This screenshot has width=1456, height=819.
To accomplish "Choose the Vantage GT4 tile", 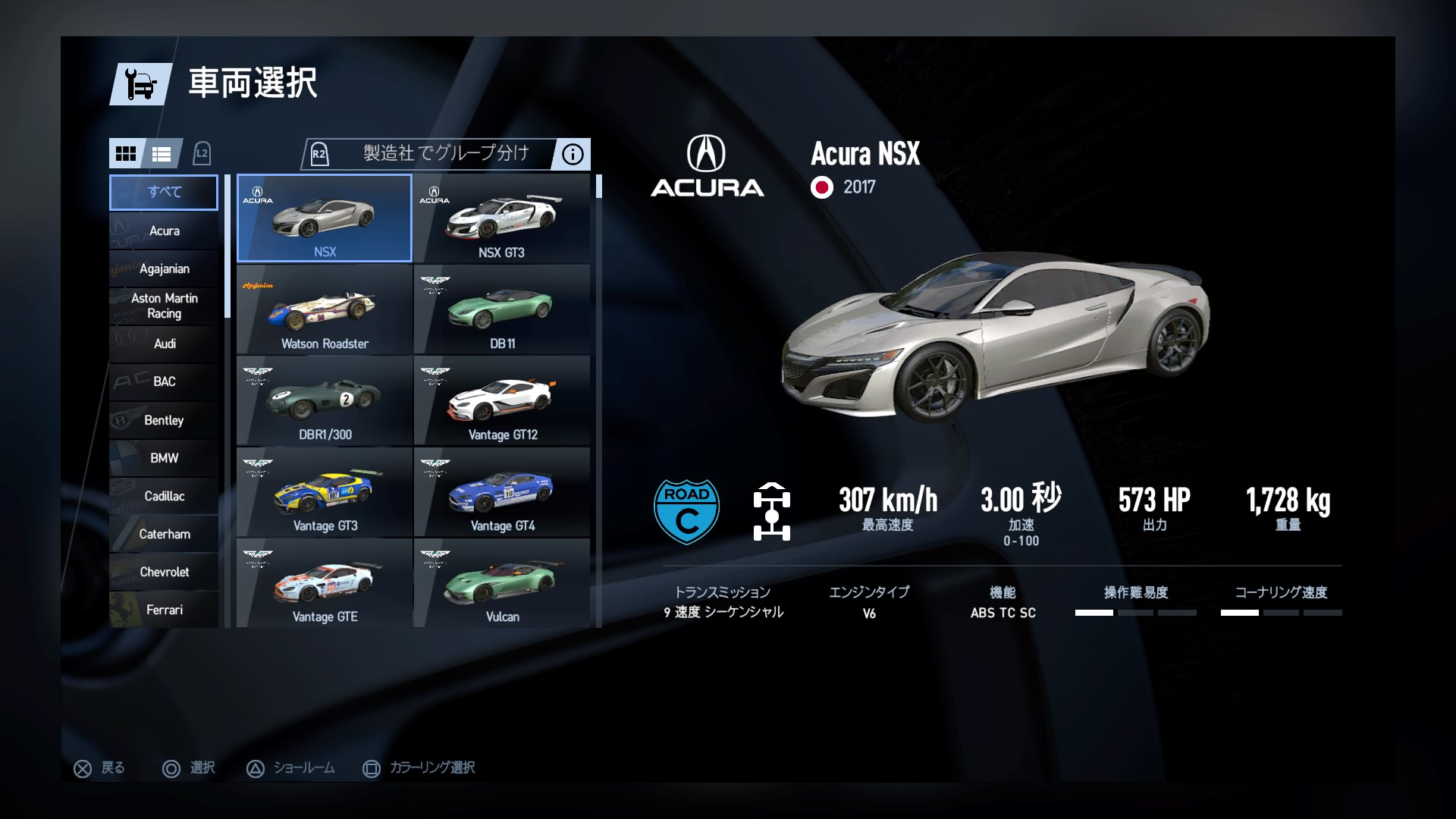I will [x=501, y=491].
